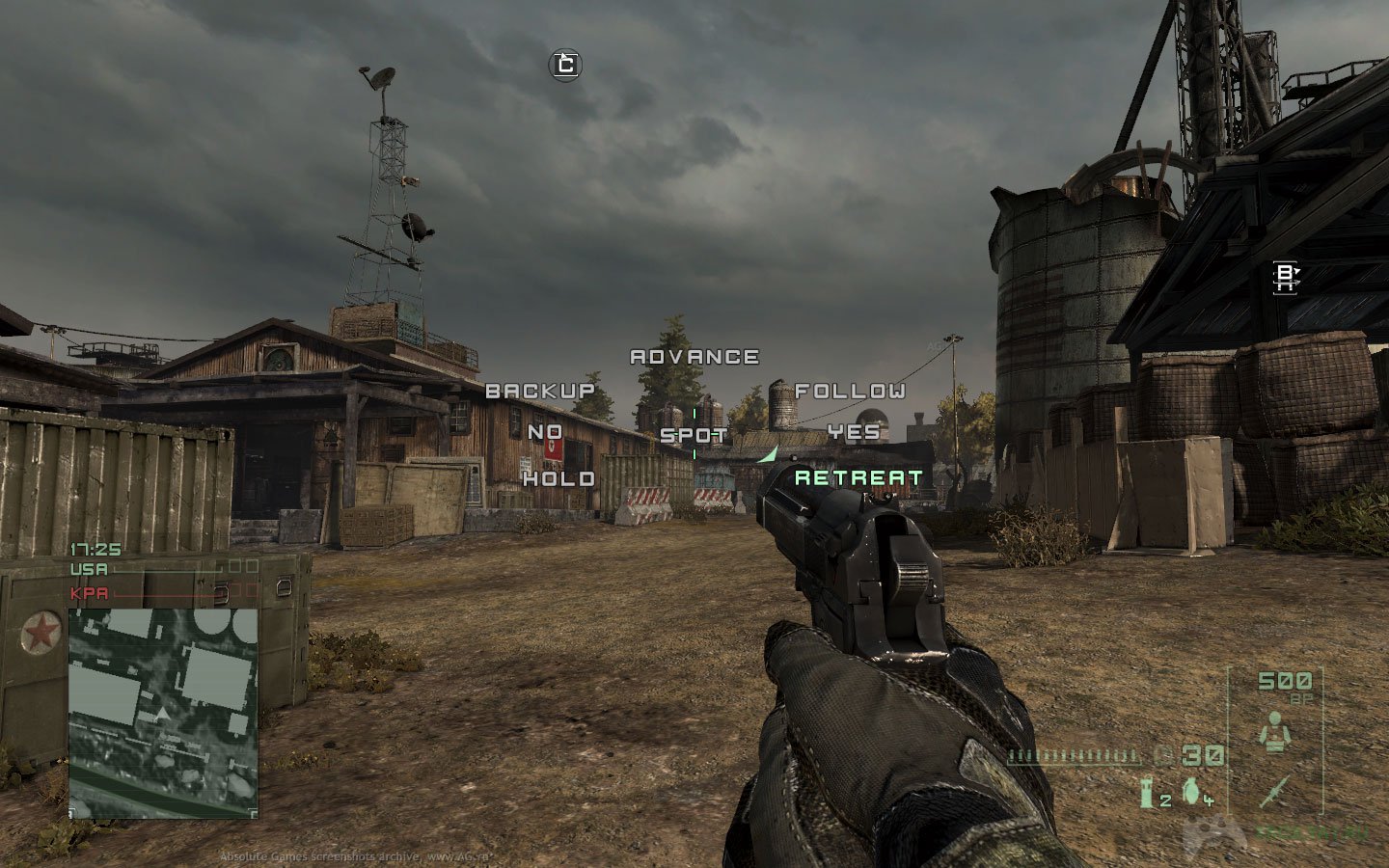Image resolution: width=1389 pixels, height=868 pixels.
Task: Select the highlighted RETREAT command
Action: coord(858,477)
